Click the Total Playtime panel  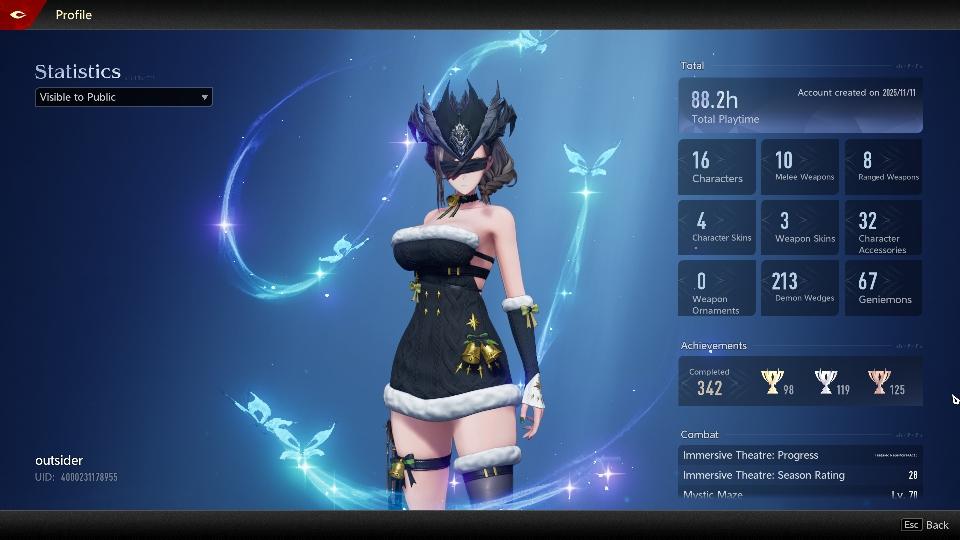pyautogui.click(x=800, y=106)
